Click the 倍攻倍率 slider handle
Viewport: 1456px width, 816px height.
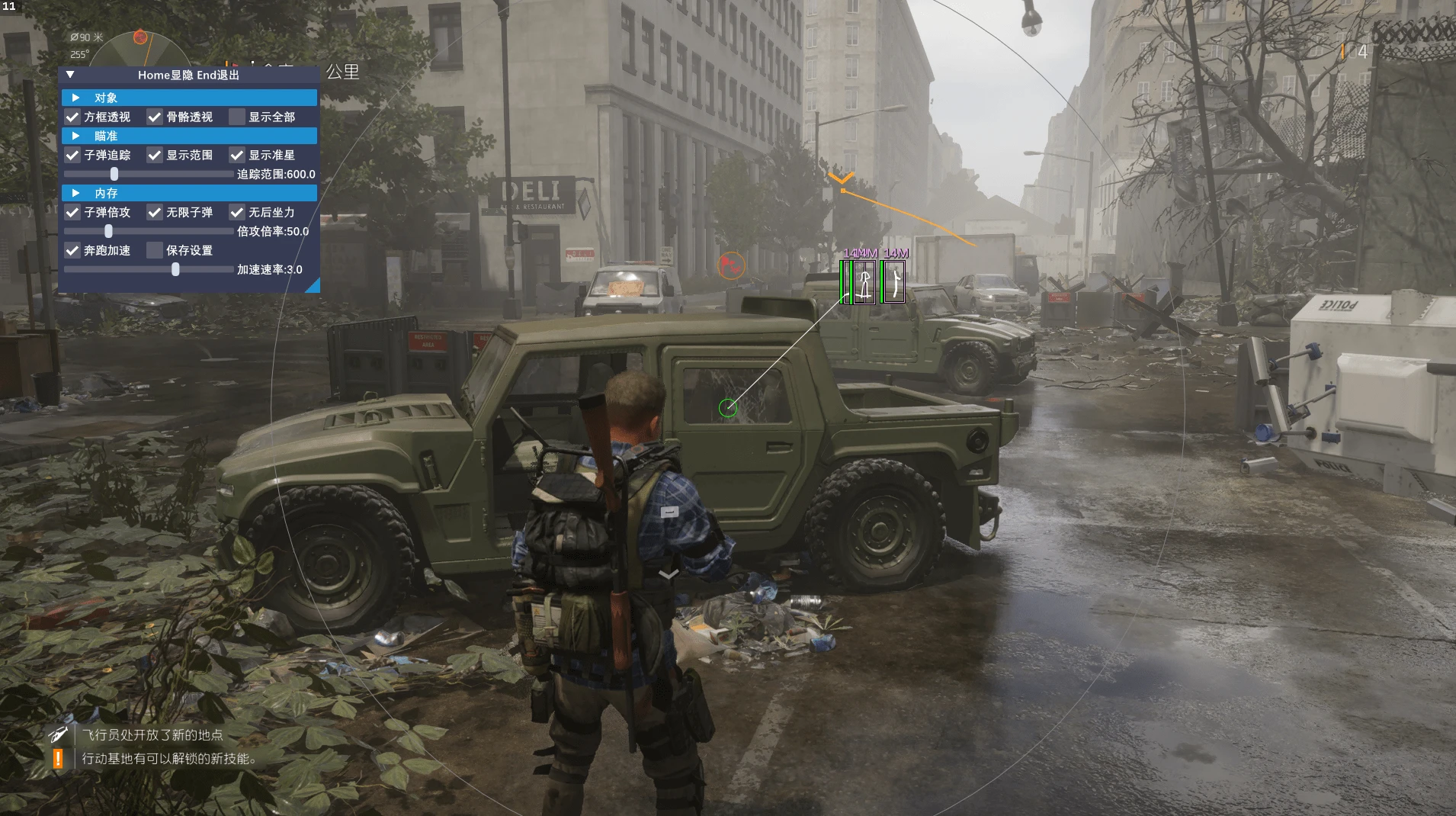click(108, 231)
